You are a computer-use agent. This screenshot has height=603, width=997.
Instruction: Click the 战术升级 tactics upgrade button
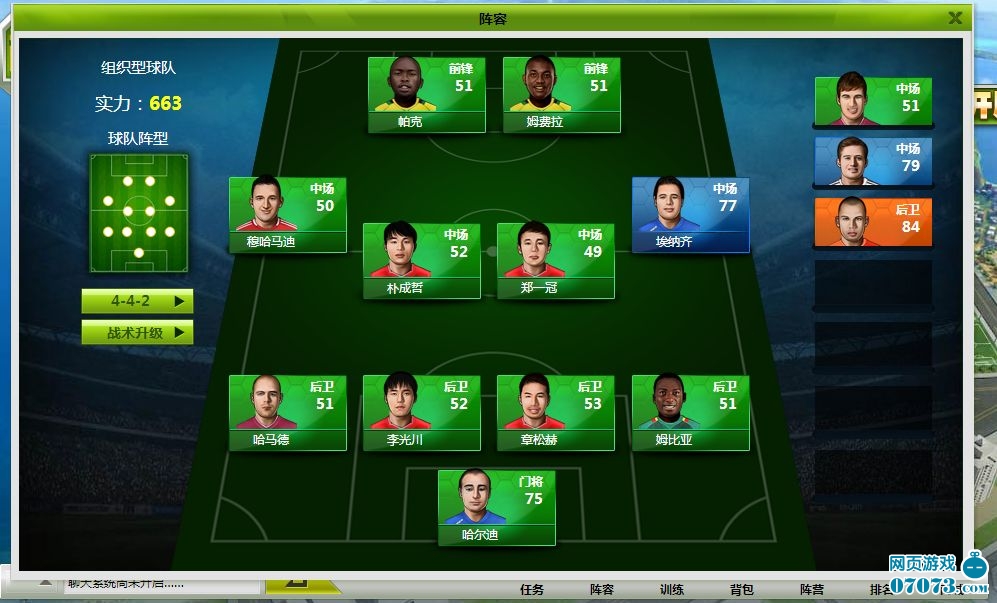(137, 333)
